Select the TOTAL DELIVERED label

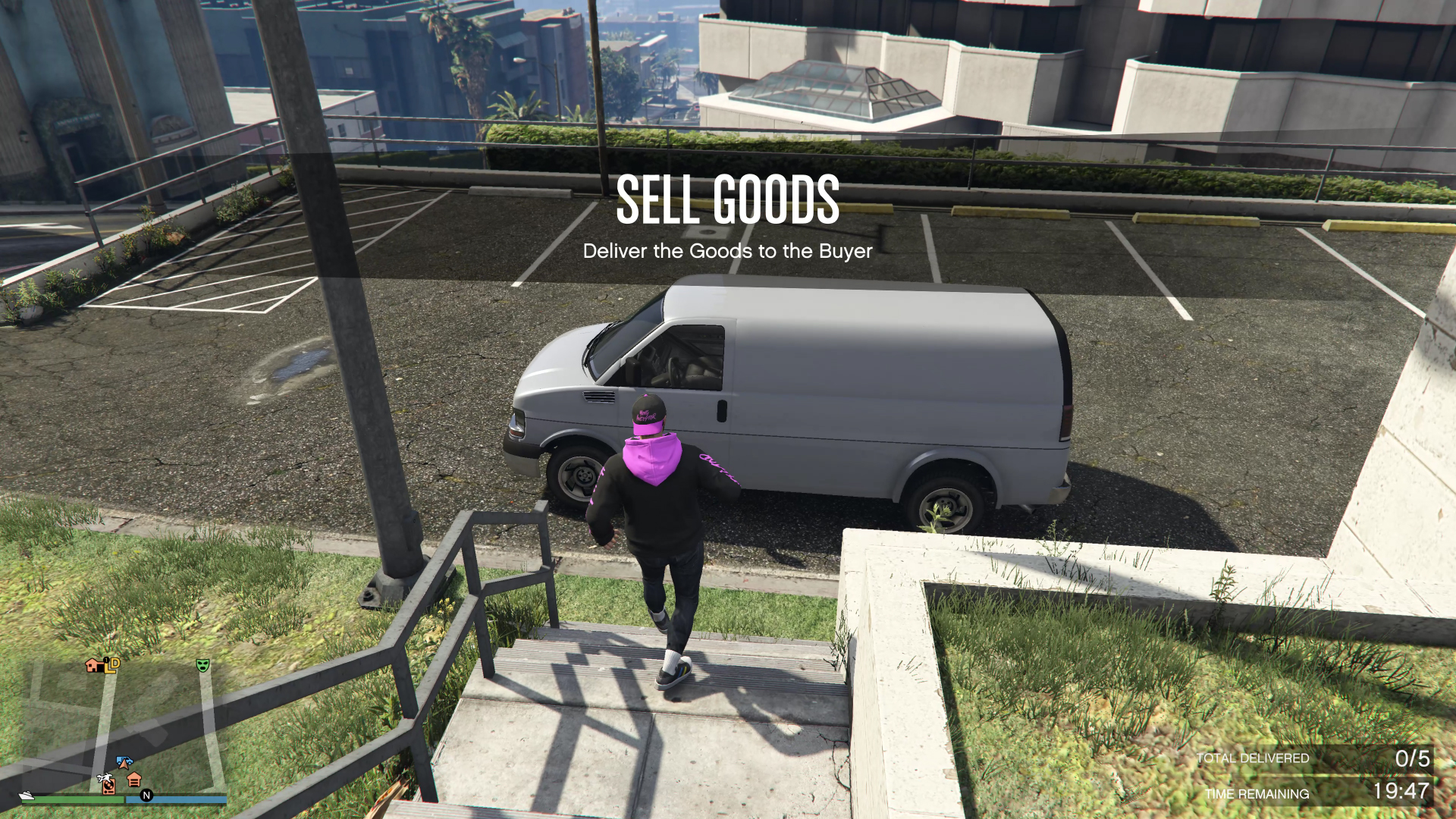tap(1252, 758)
